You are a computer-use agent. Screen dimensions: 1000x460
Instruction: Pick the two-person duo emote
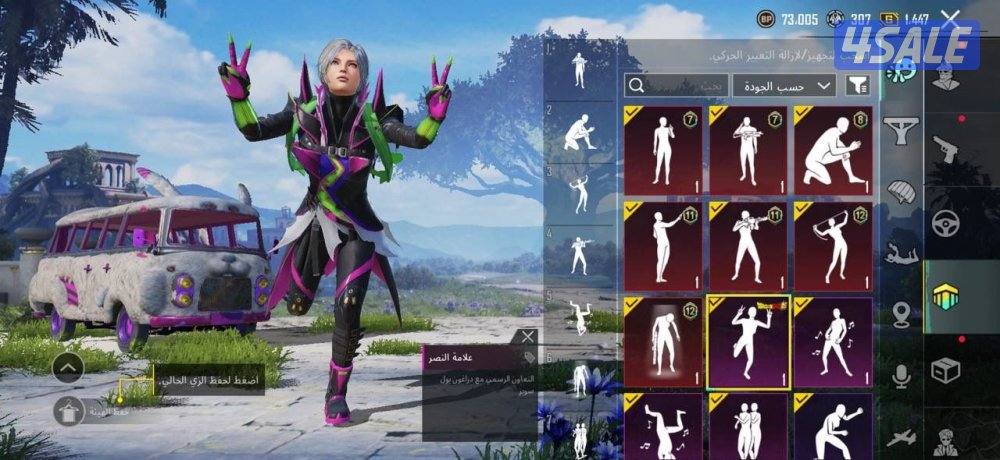[748, 425]
